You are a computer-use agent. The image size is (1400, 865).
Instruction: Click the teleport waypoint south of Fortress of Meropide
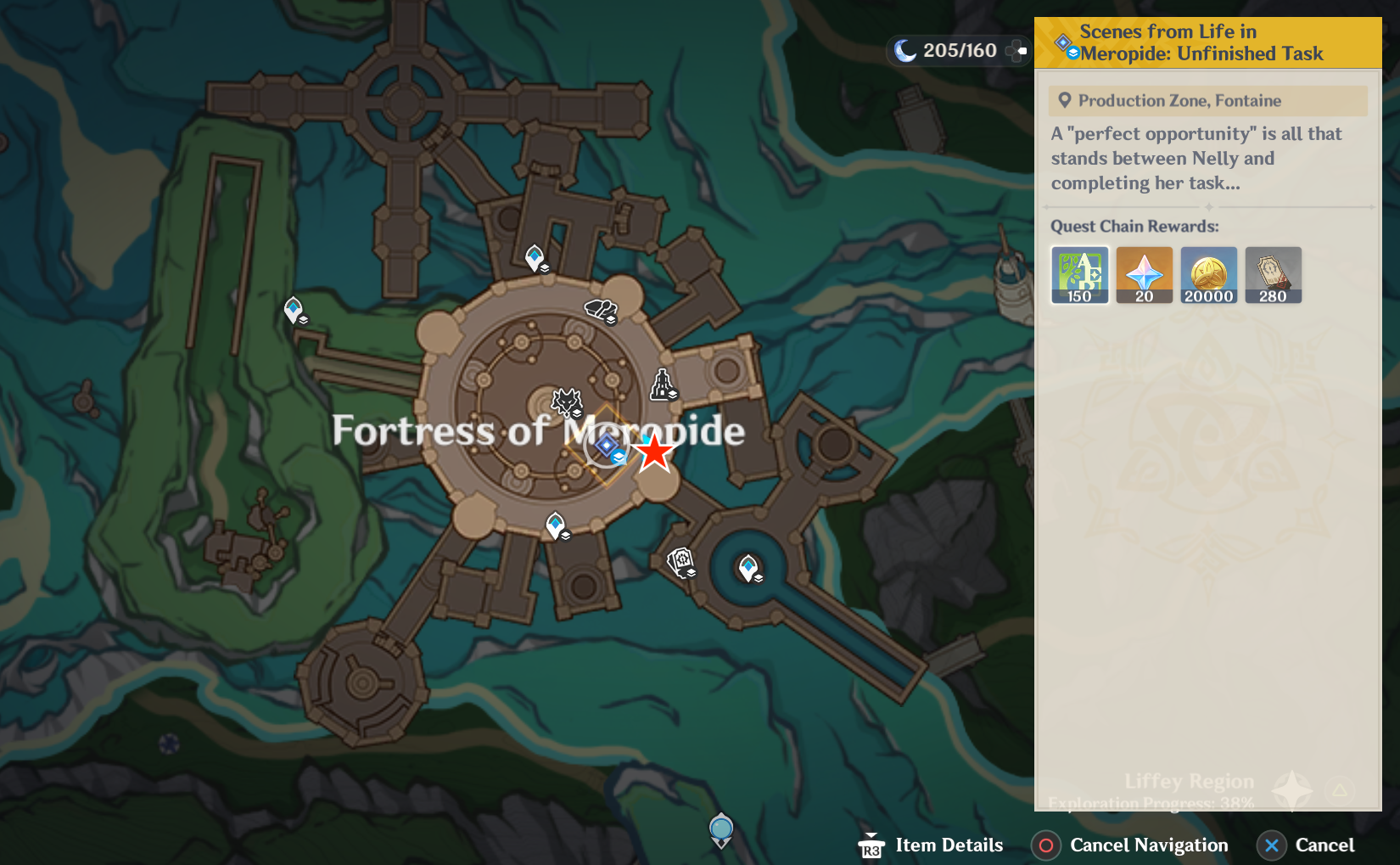556,525
